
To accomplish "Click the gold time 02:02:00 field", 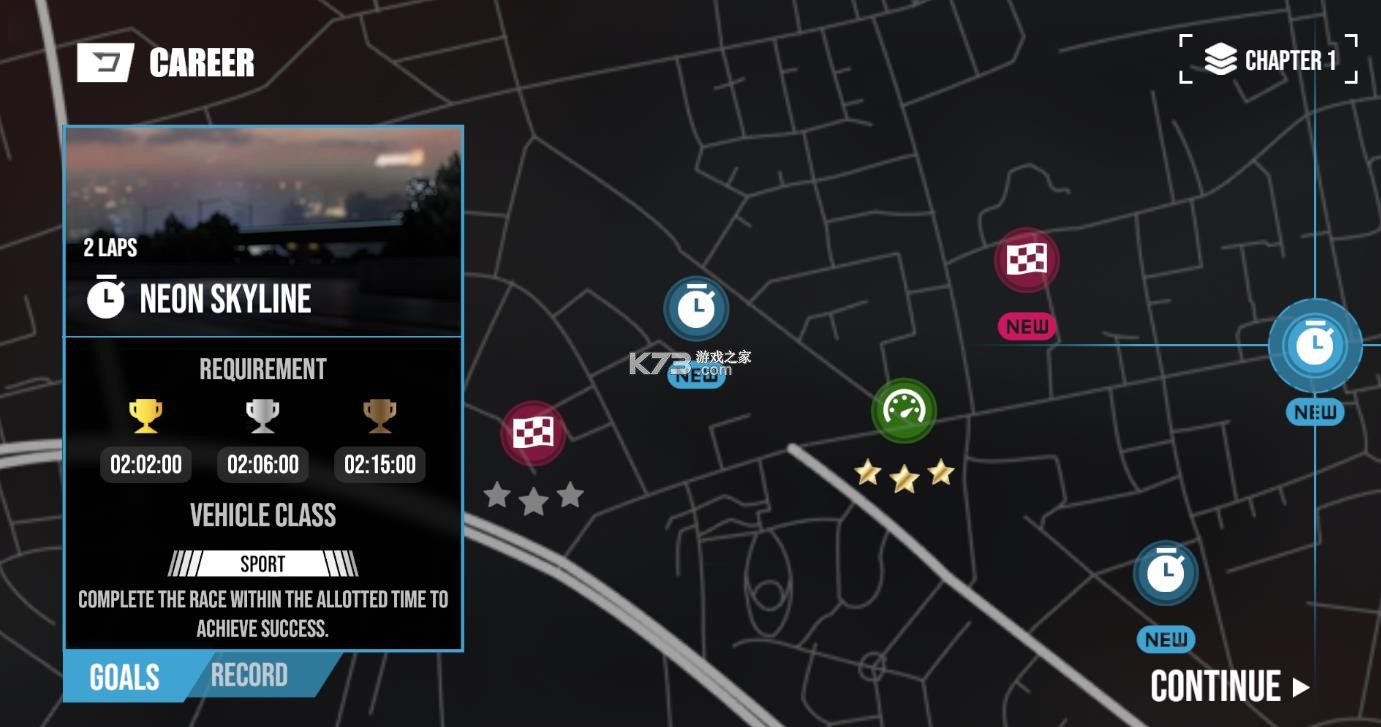I will (145, 464).
